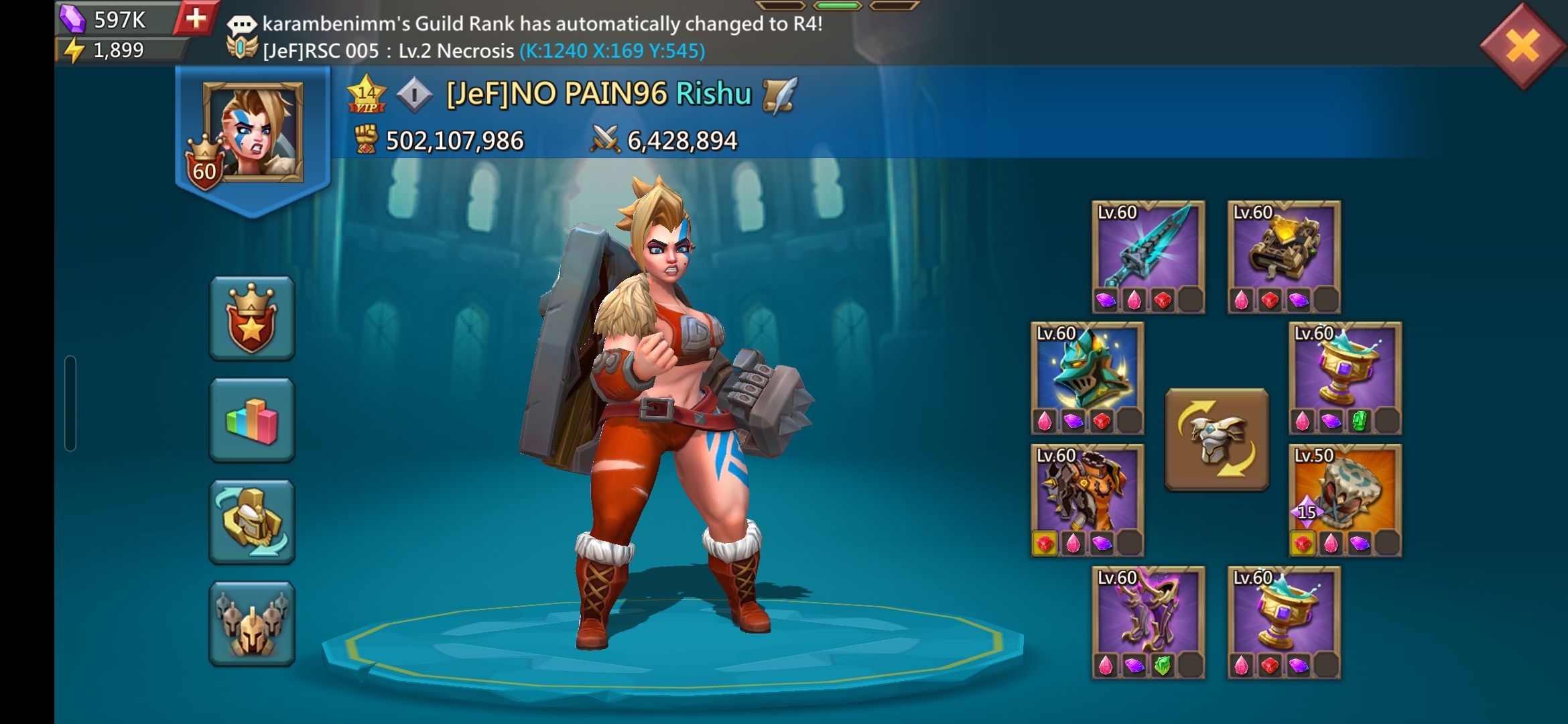Click the golden fist might icon
1568x724 pixels.
pos(366,139)
